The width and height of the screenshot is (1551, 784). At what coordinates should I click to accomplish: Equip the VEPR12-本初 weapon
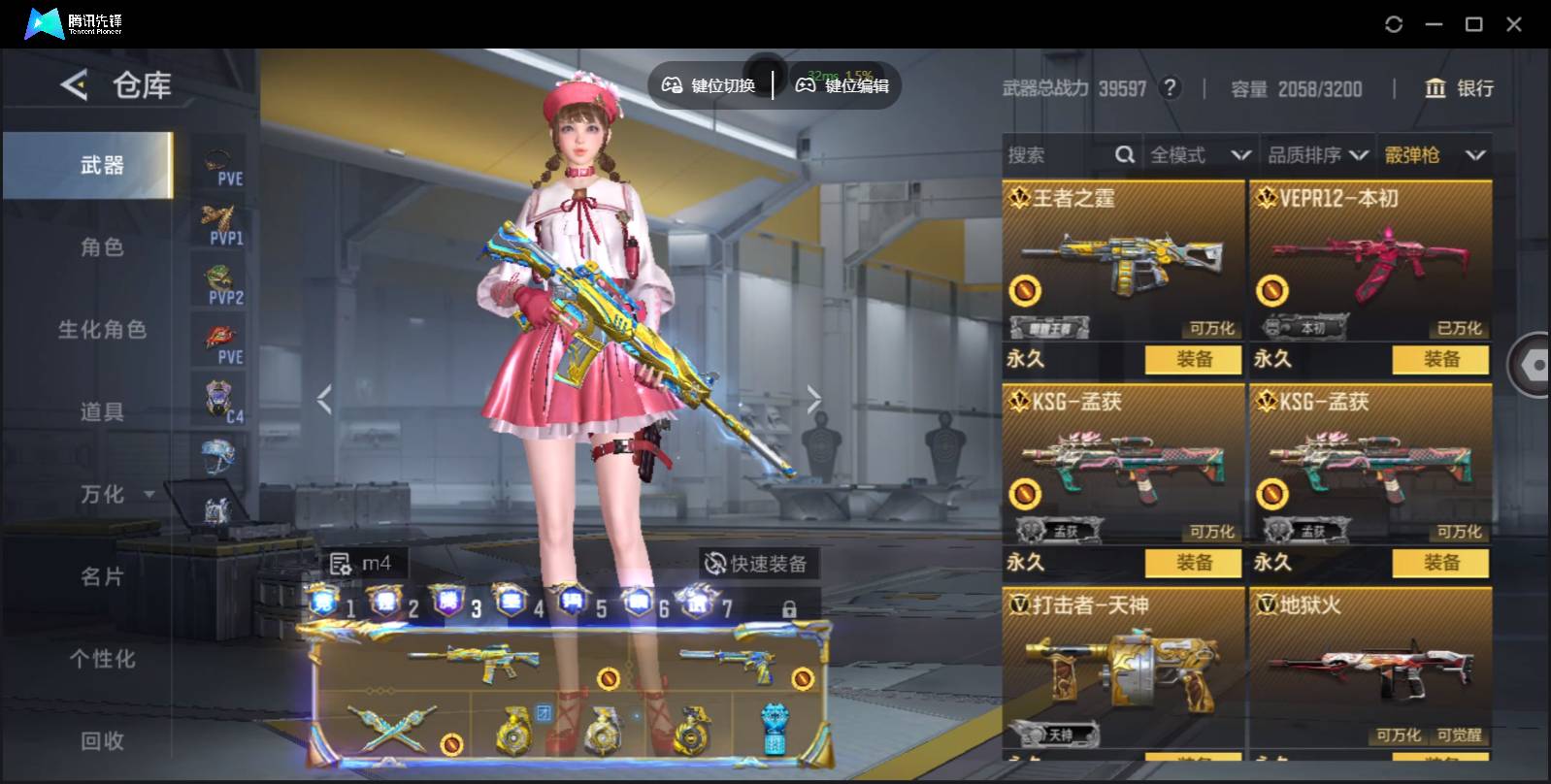[x=1440, y=359]
